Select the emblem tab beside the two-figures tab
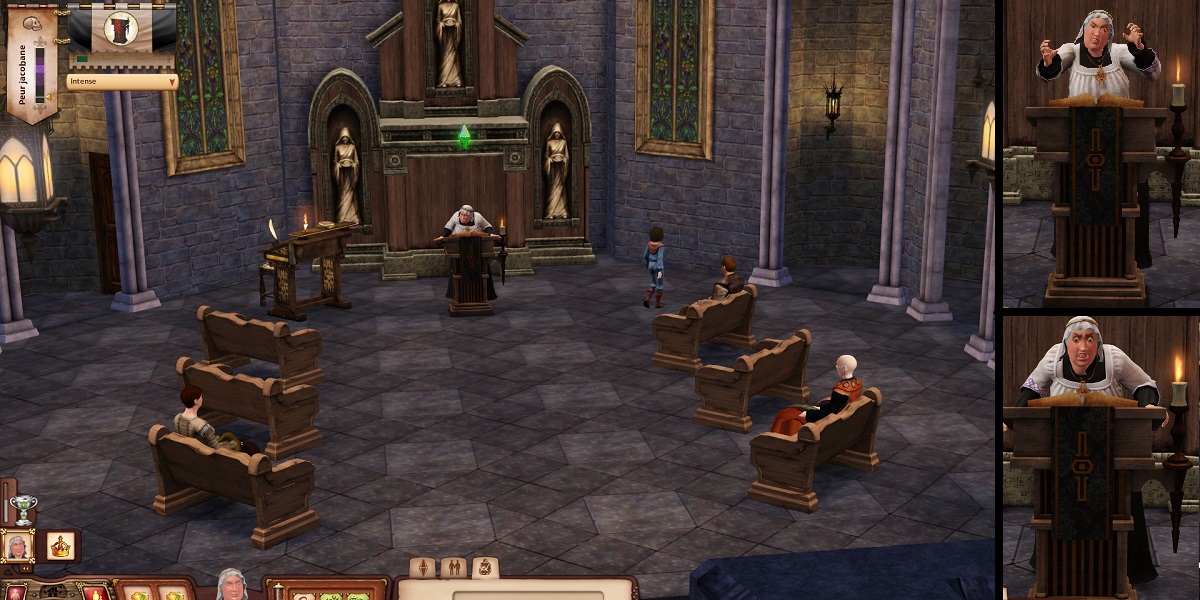 484,568
